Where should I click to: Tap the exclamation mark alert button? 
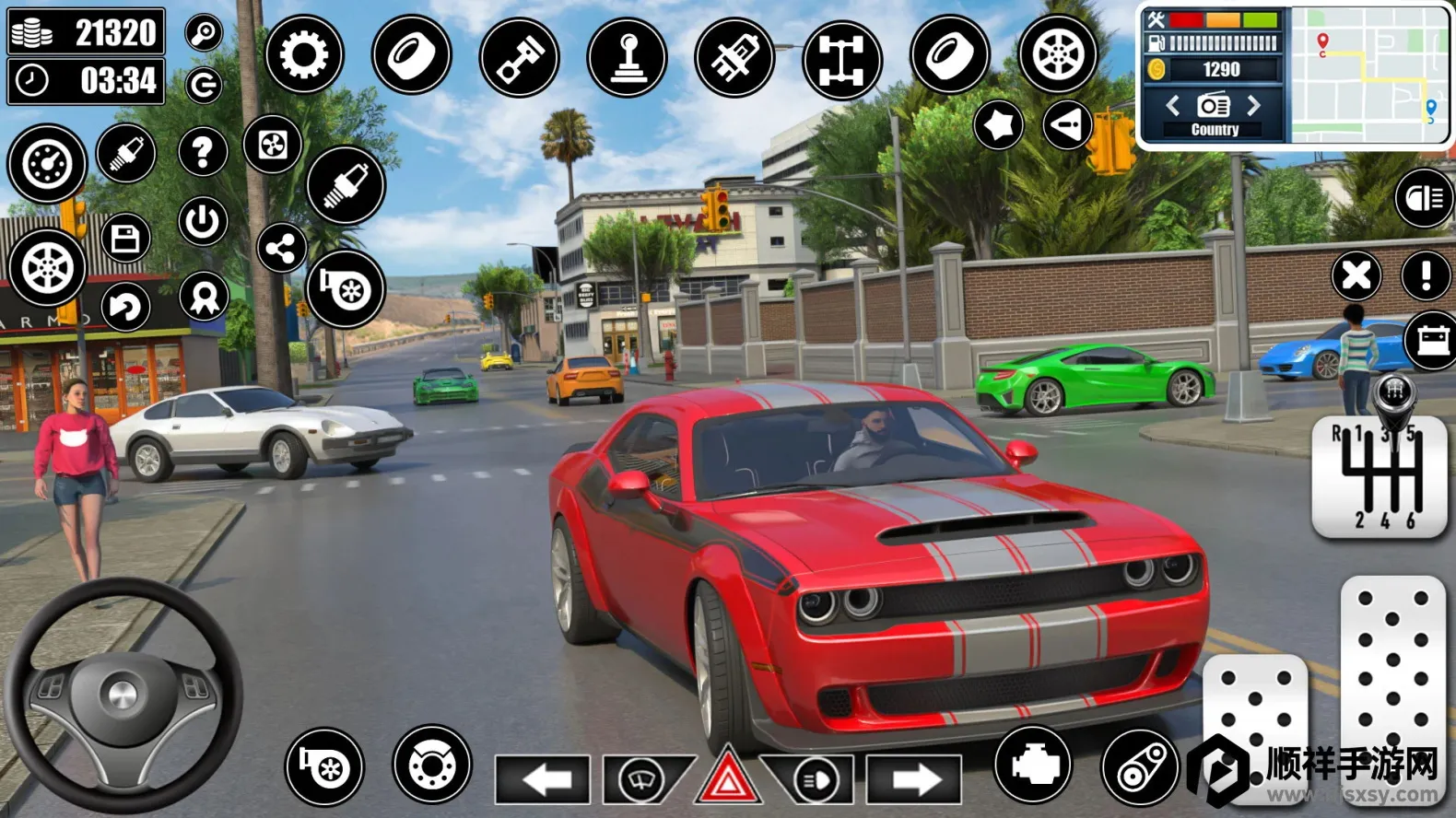(x=1426, y=275)
